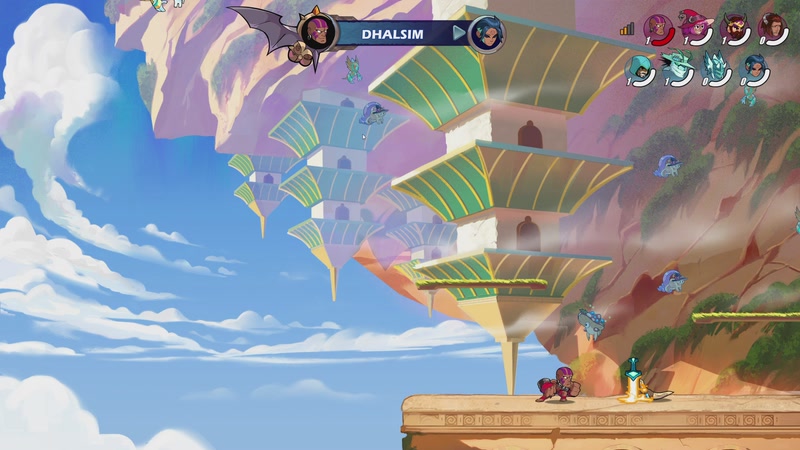The image size is (800, 450).
Task: Select the Dhalsim portrait in the banner
Action: pos(318,31)
